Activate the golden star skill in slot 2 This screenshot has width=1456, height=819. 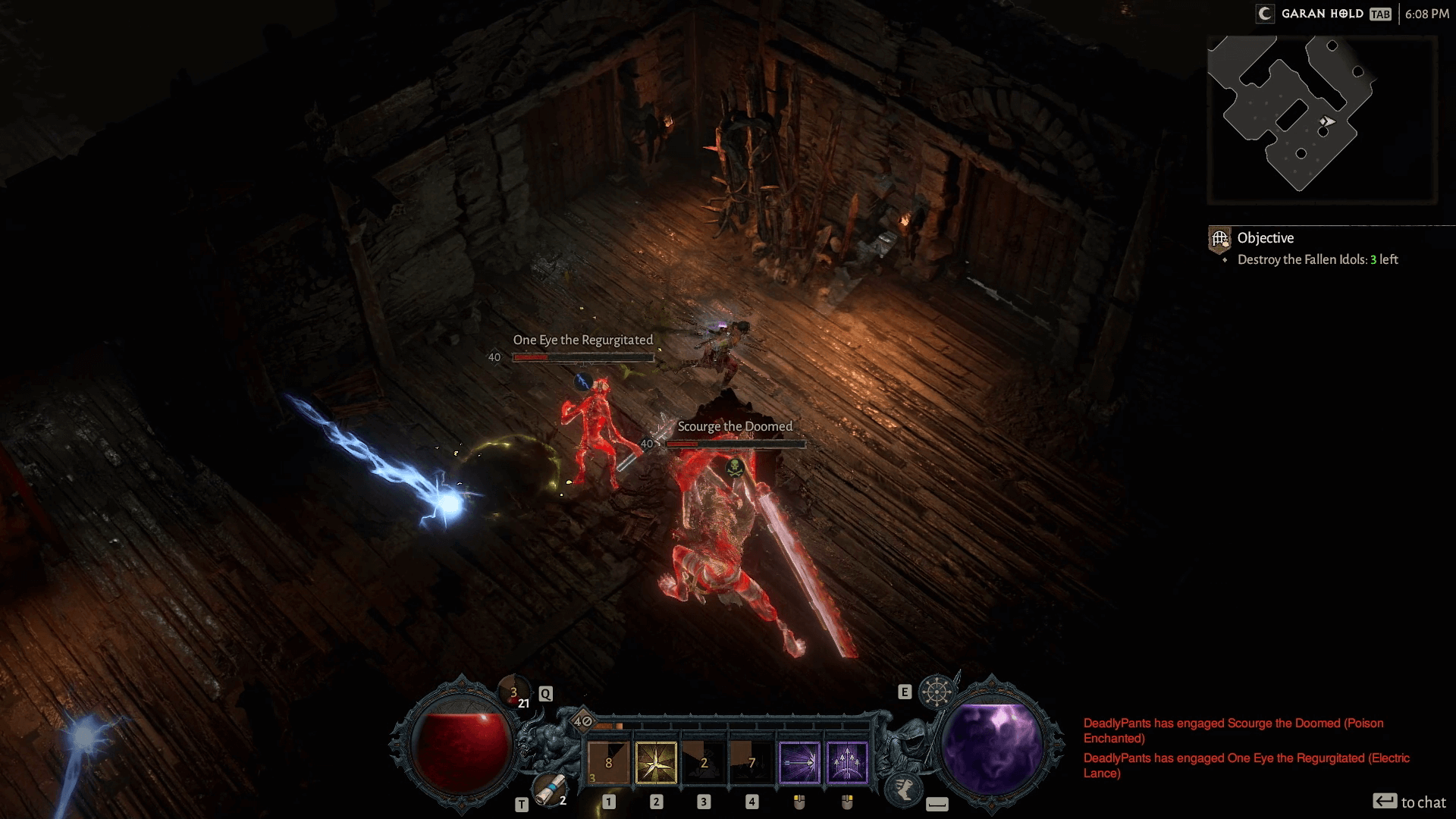tap(656, 762)
